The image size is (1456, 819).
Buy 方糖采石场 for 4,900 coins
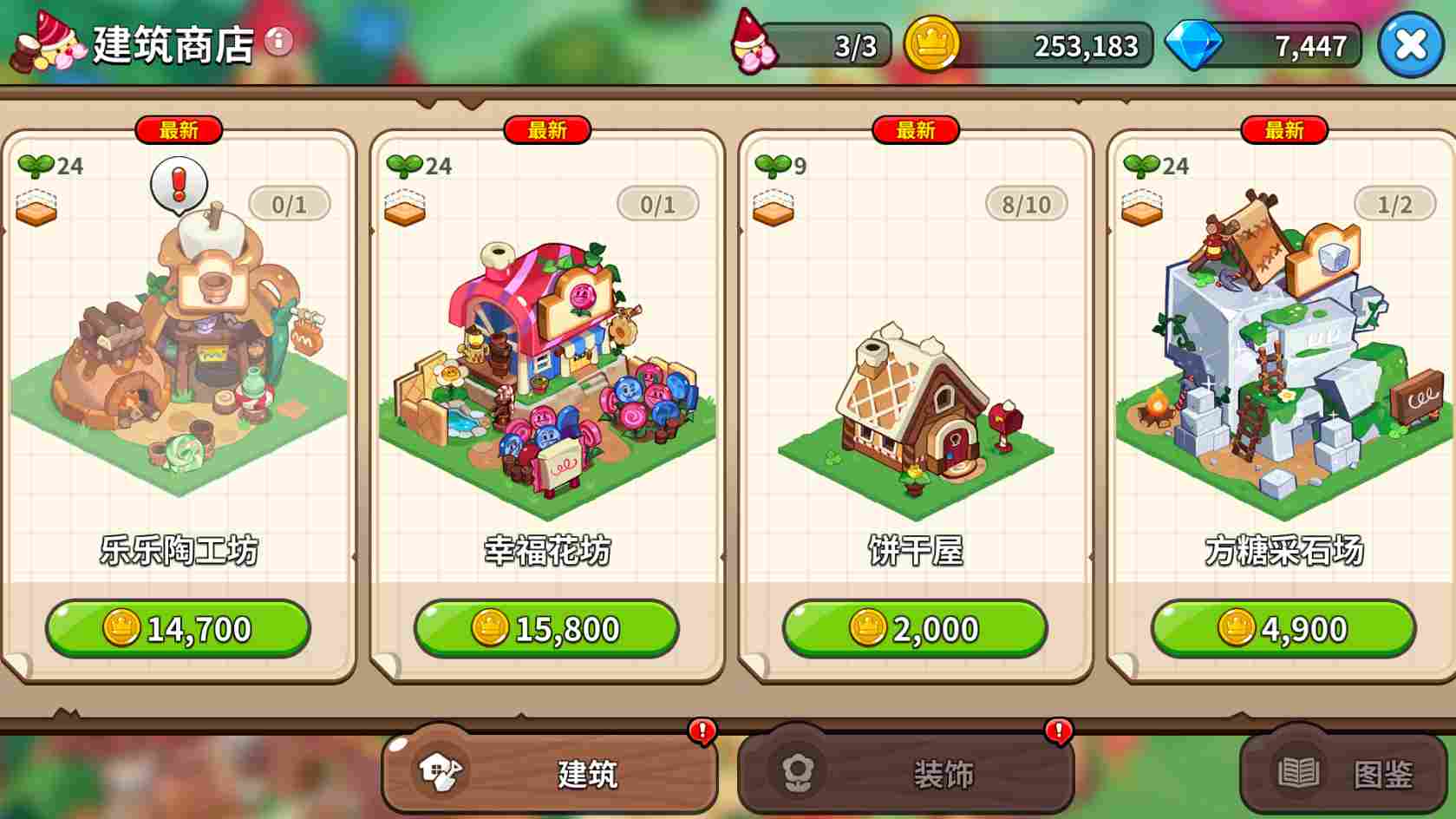[x=1283, y=628]
